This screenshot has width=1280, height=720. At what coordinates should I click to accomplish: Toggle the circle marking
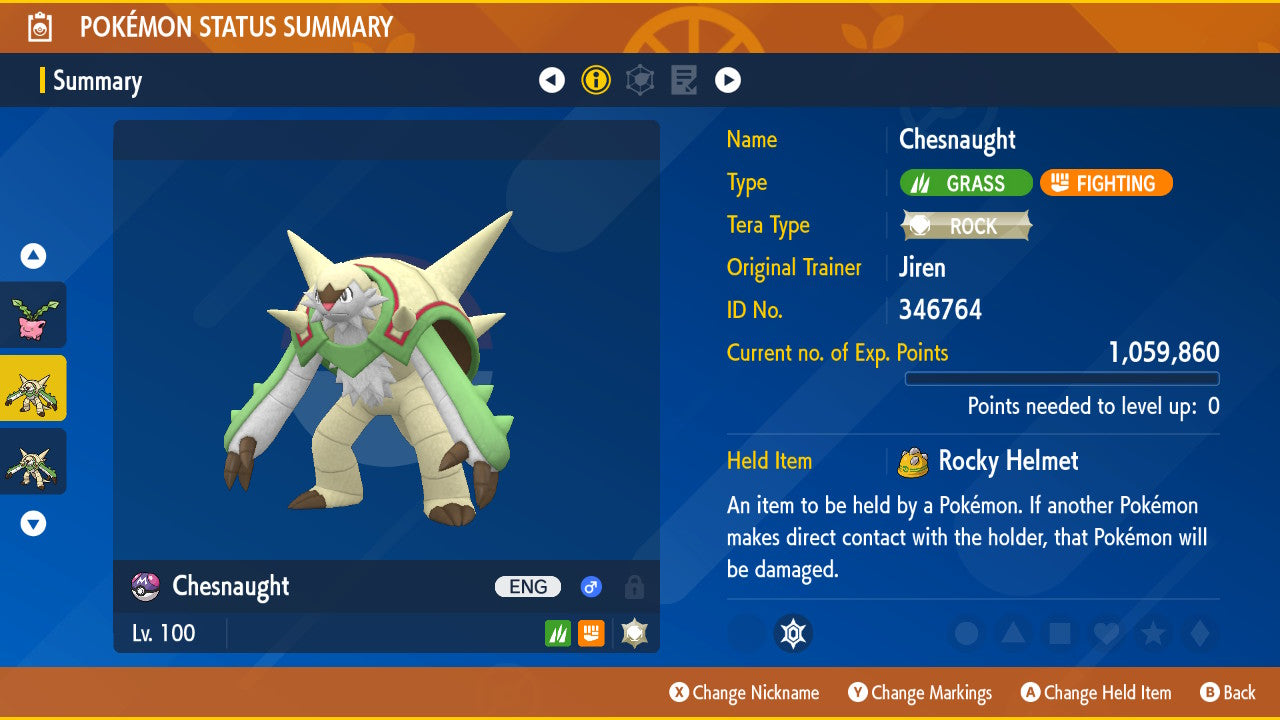point(966,633)
